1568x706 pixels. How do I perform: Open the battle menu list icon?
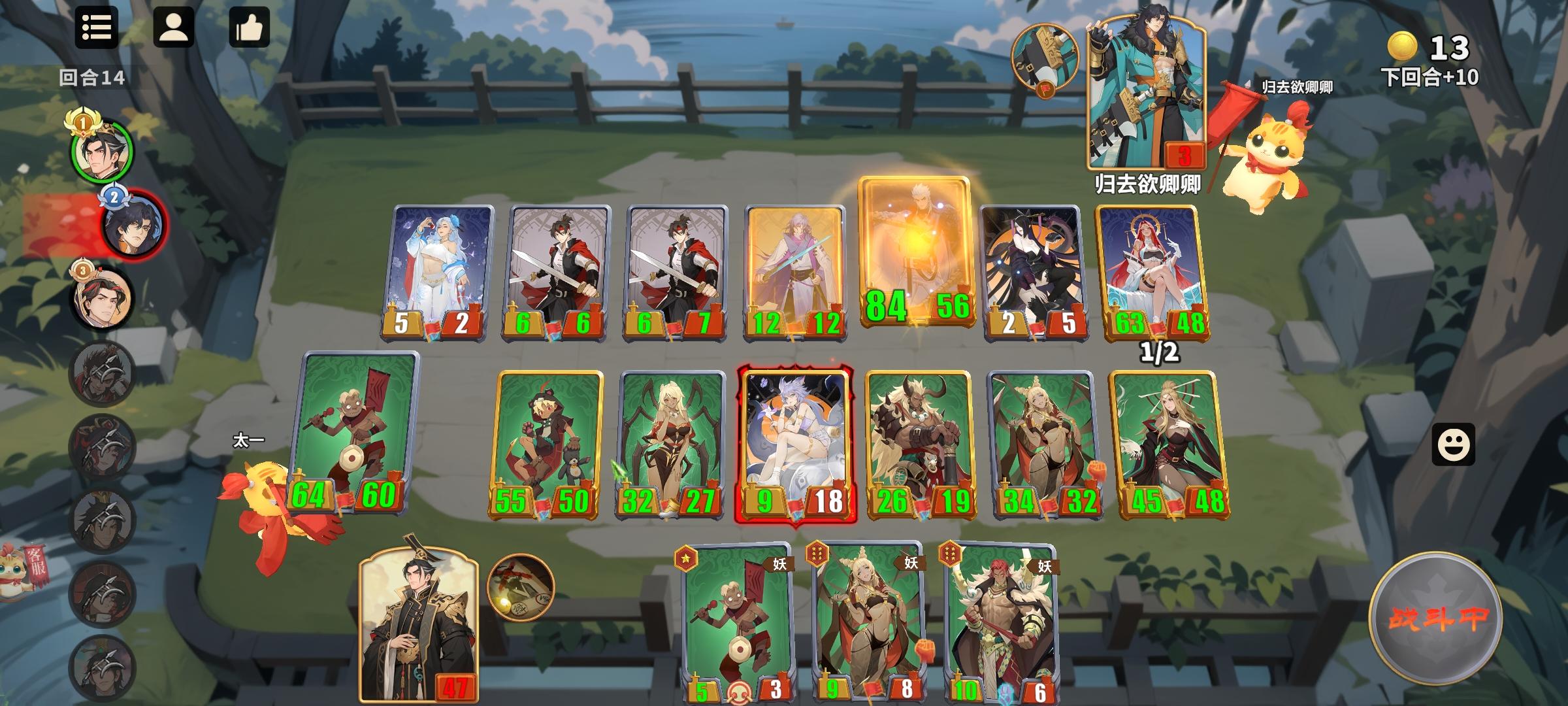(x=97, y=29)
